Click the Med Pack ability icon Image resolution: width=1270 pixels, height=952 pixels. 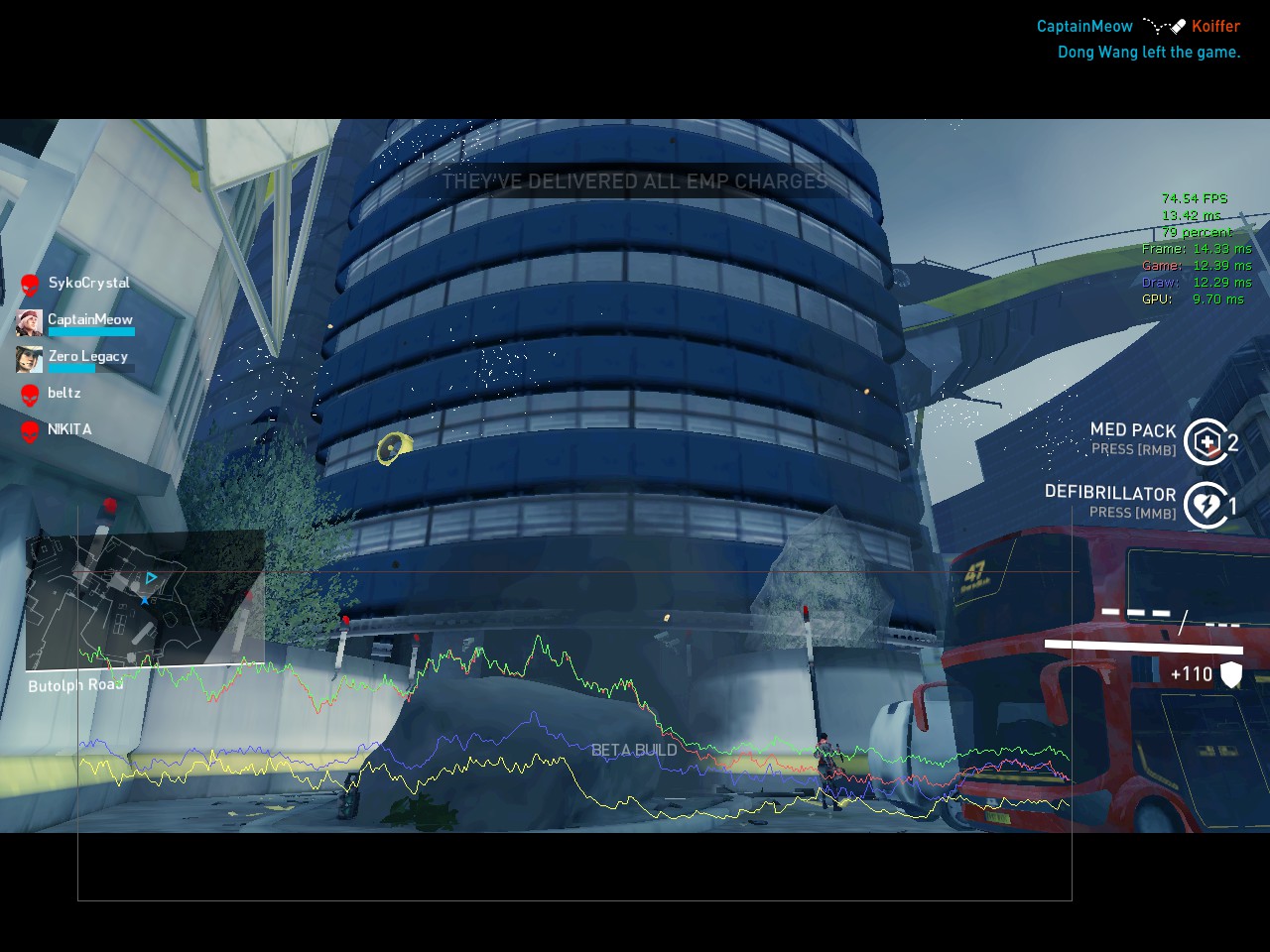coord(1206,441)
